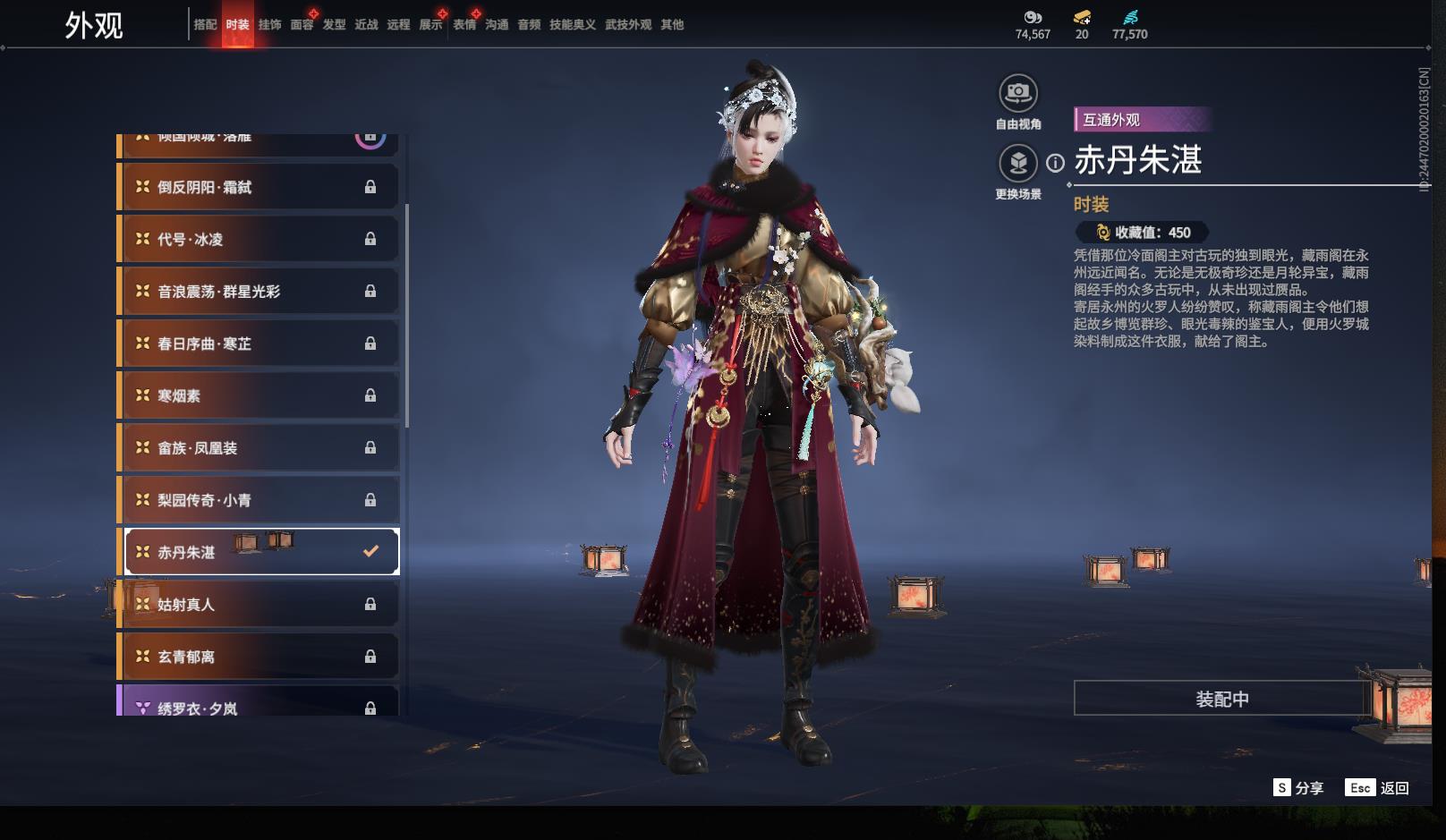Select the 发型 tab
The height and width of the screenshot is (840, 1446).
334,25
